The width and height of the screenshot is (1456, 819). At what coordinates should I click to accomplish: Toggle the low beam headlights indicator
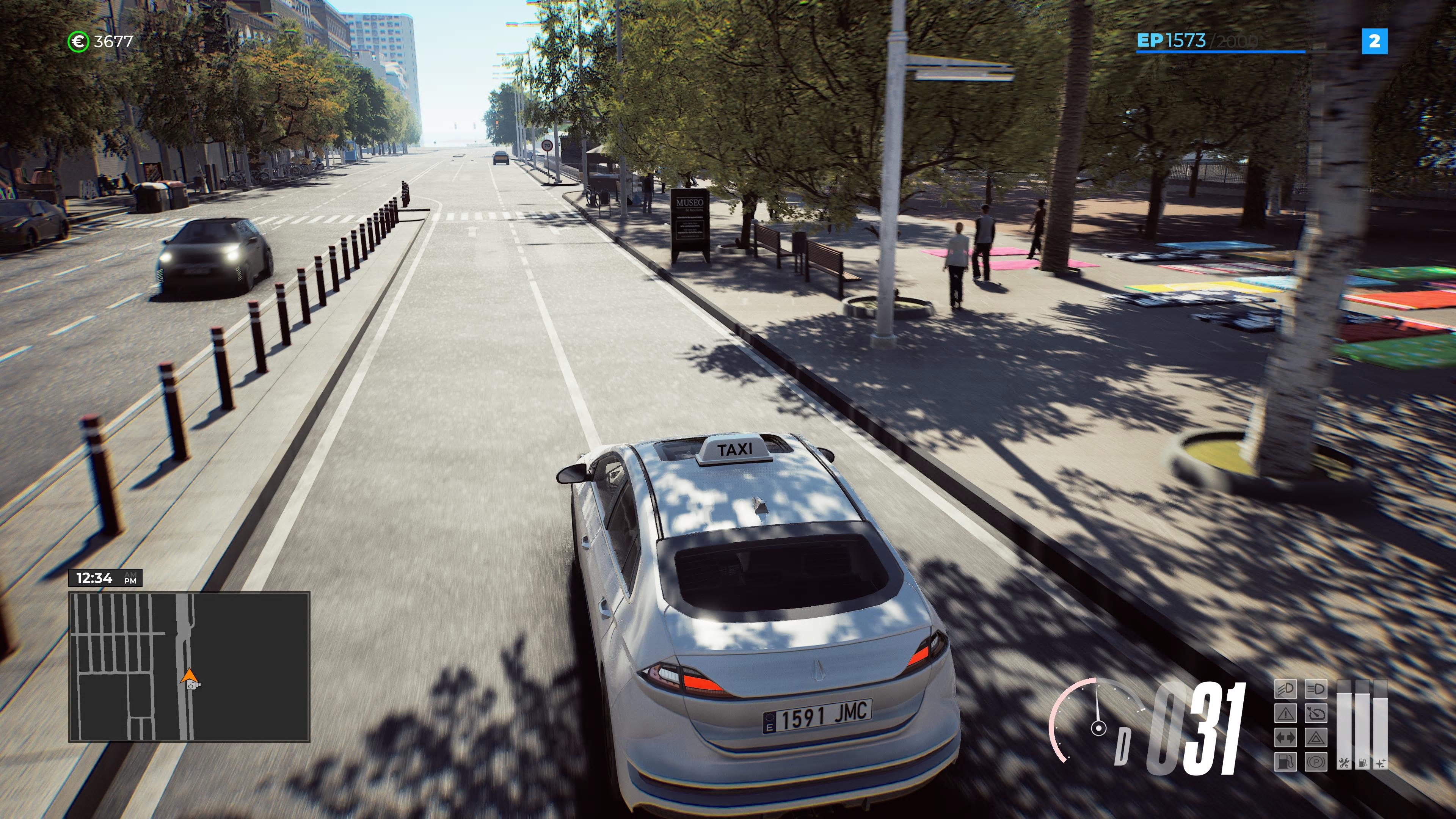click(1286, 689)
